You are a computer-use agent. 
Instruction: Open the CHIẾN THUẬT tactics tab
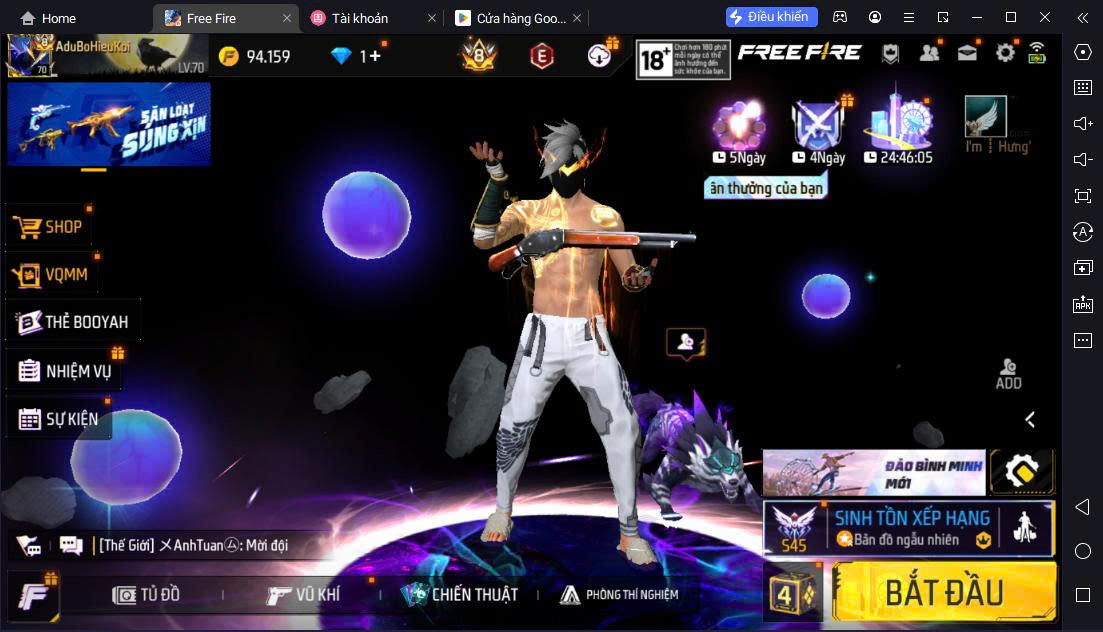click(460, 595)
